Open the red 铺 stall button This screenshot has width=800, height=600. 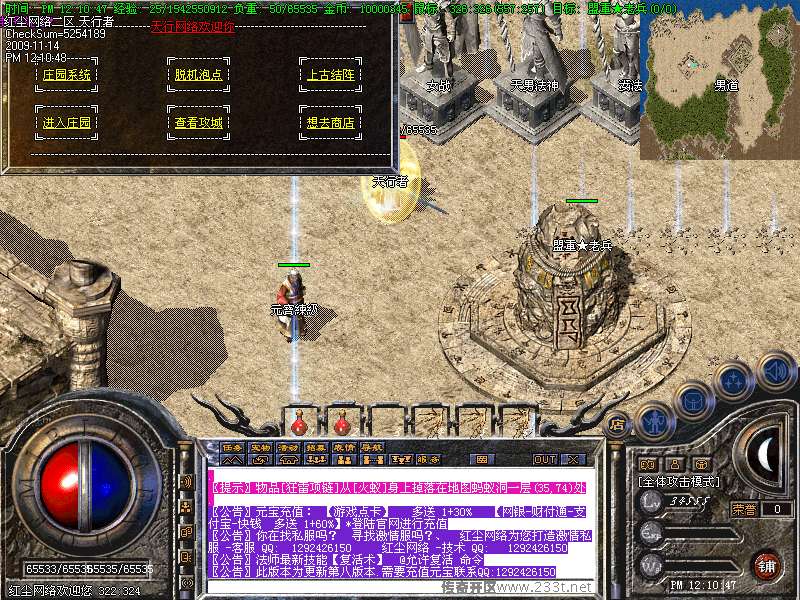tap(767, 565)
